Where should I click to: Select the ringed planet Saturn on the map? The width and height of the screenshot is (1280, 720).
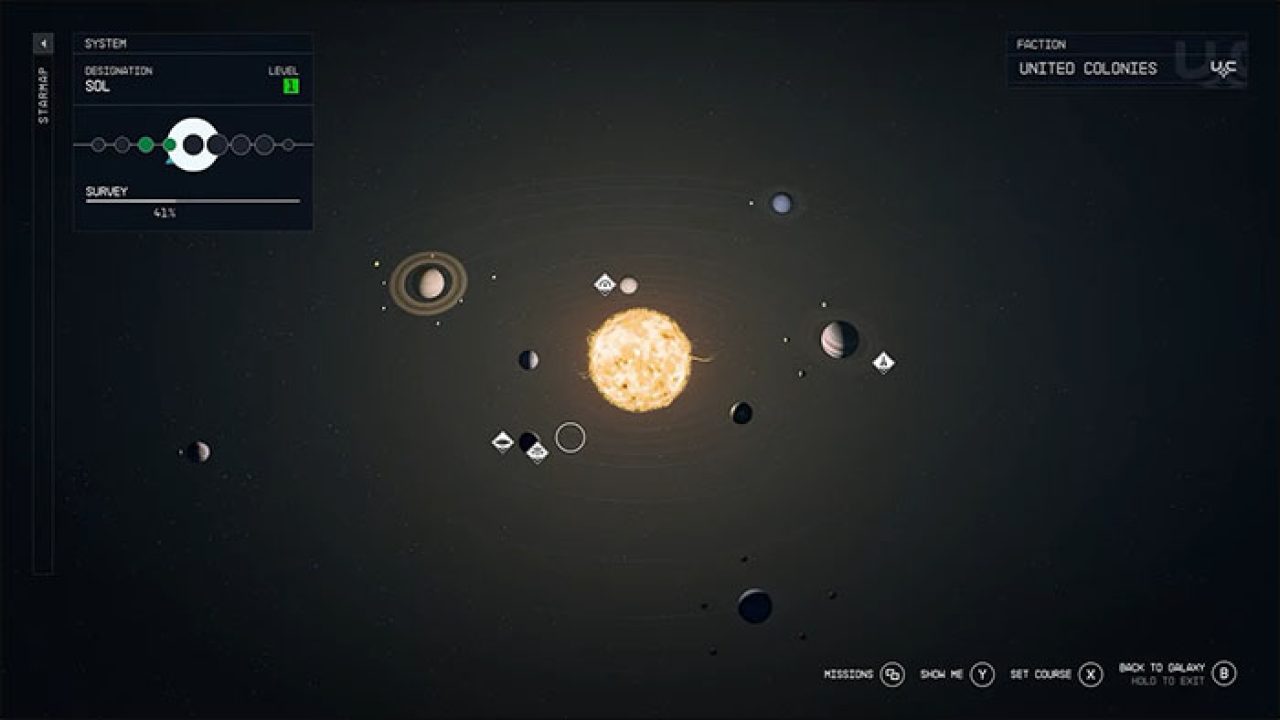click(430, 281)
